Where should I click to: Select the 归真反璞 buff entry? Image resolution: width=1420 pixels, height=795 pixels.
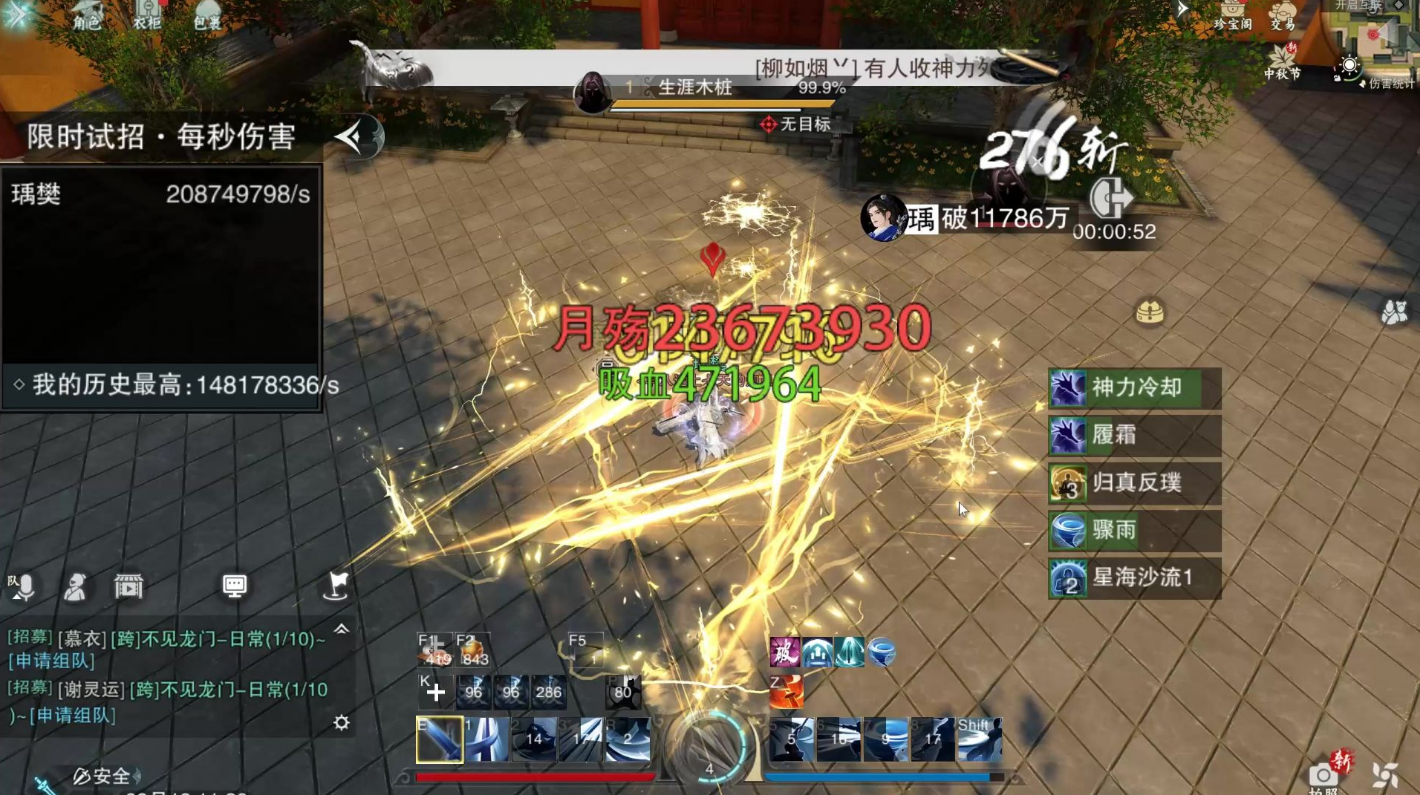click(x=1134, y=483)
